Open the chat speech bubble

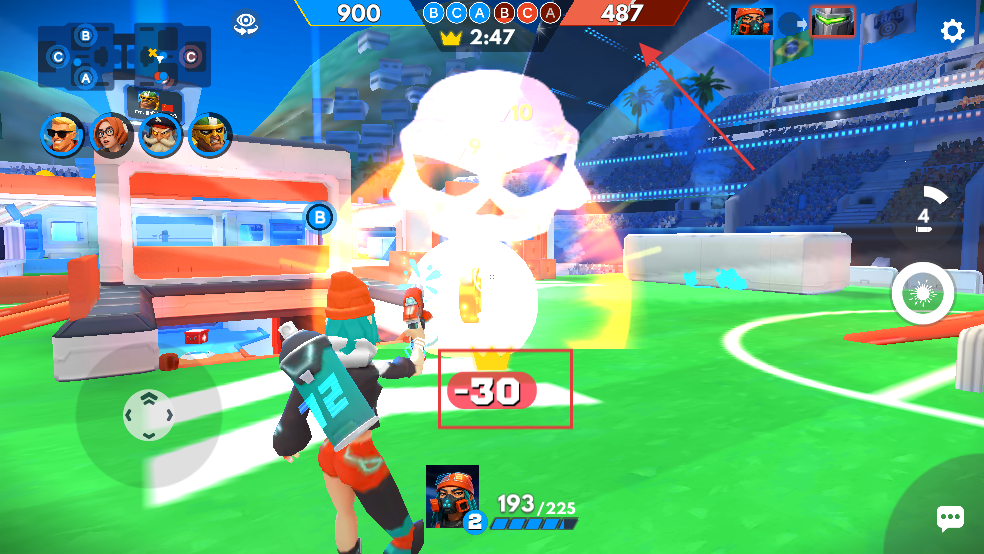point(949,518)
